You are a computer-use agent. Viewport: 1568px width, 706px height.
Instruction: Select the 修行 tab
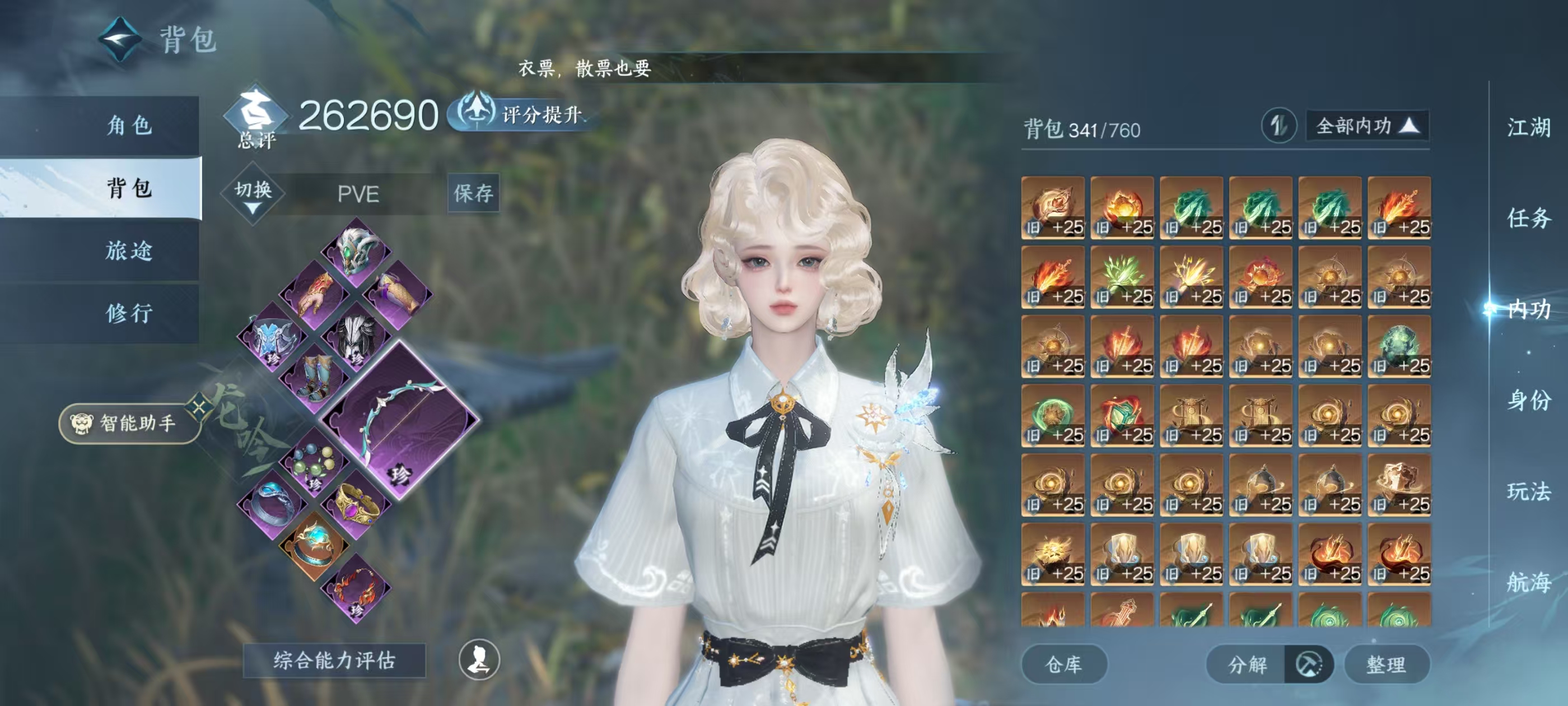point(129,313)
